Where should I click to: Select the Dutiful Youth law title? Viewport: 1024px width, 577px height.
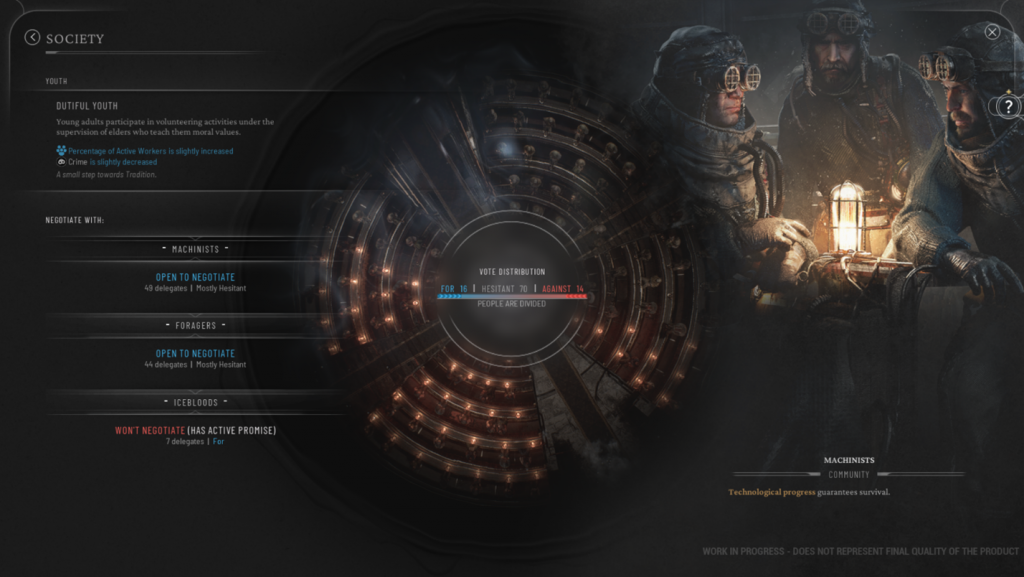click(x=87, y=105)
